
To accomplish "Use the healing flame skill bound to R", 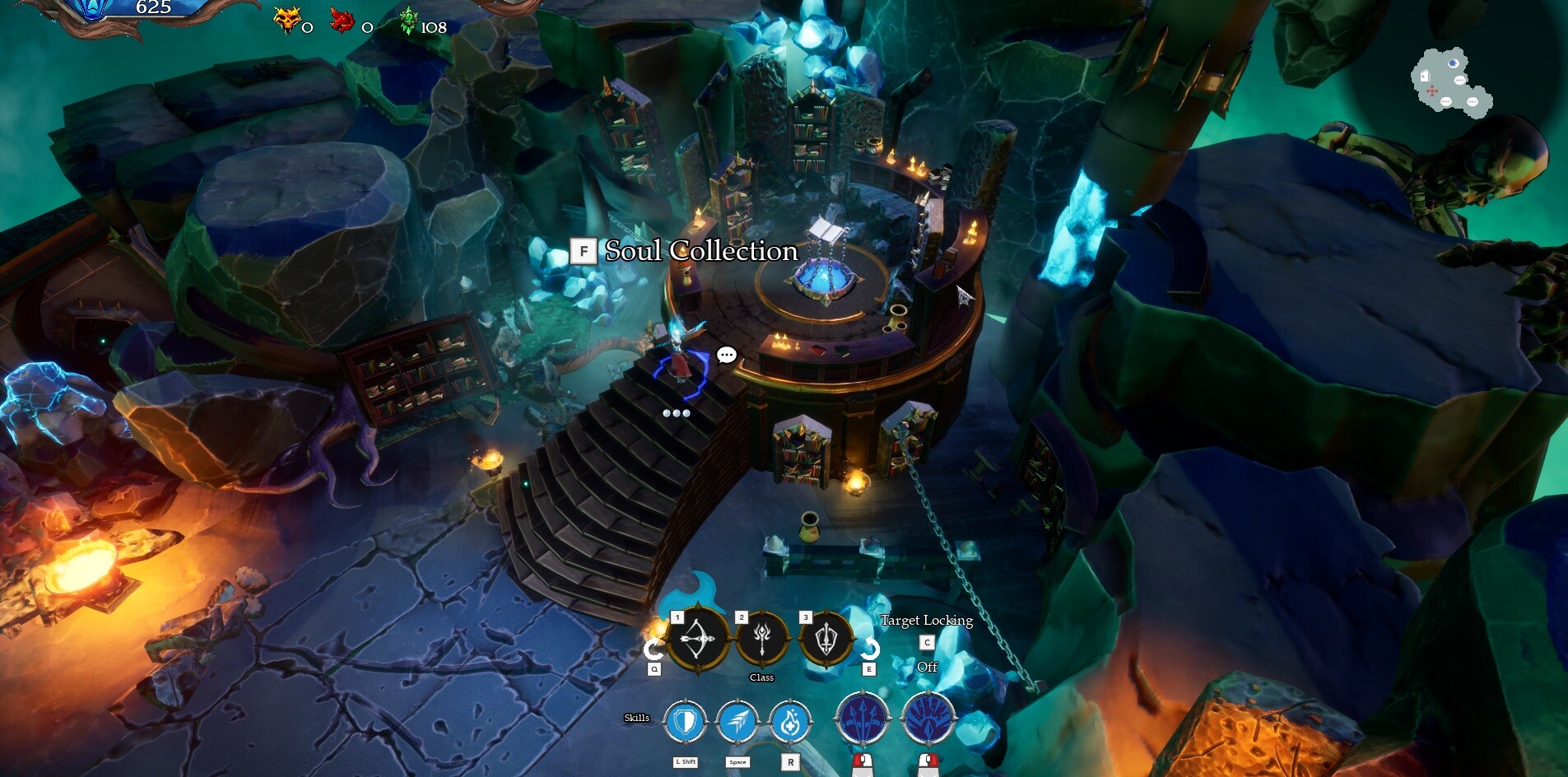I will 791,723.
